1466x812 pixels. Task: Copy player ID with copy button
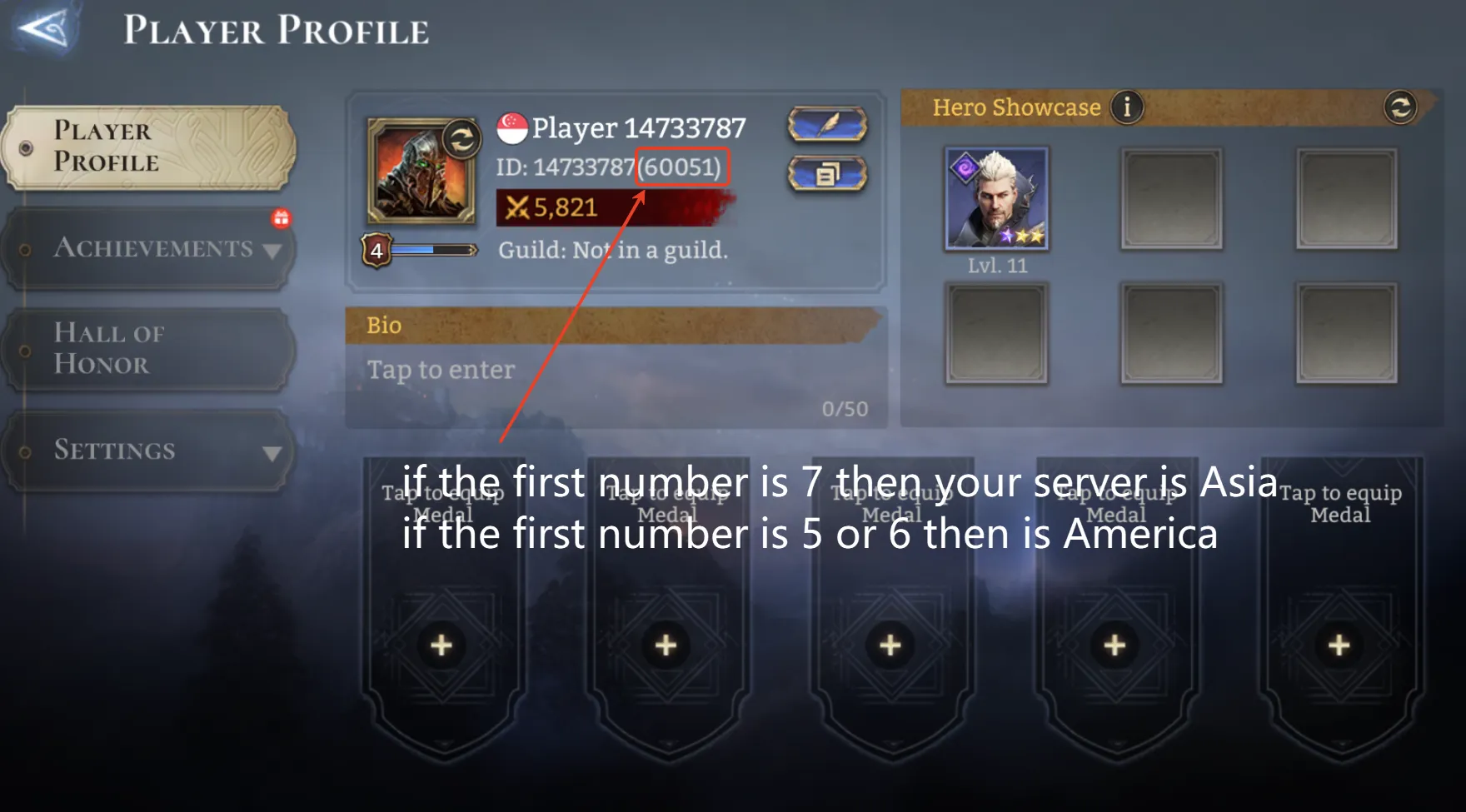click(826, 175)
